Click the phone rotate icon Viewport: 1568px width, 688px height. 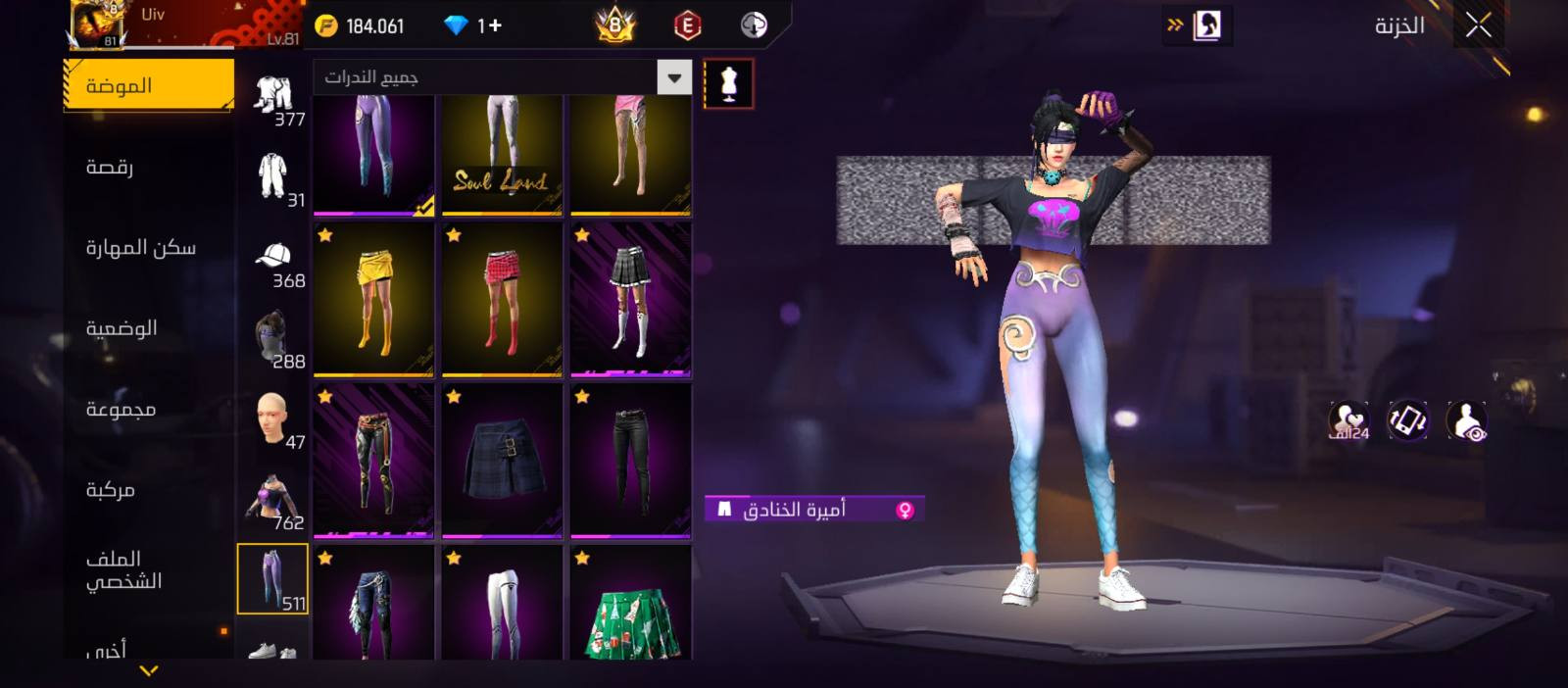click(x=1407, y=421)
